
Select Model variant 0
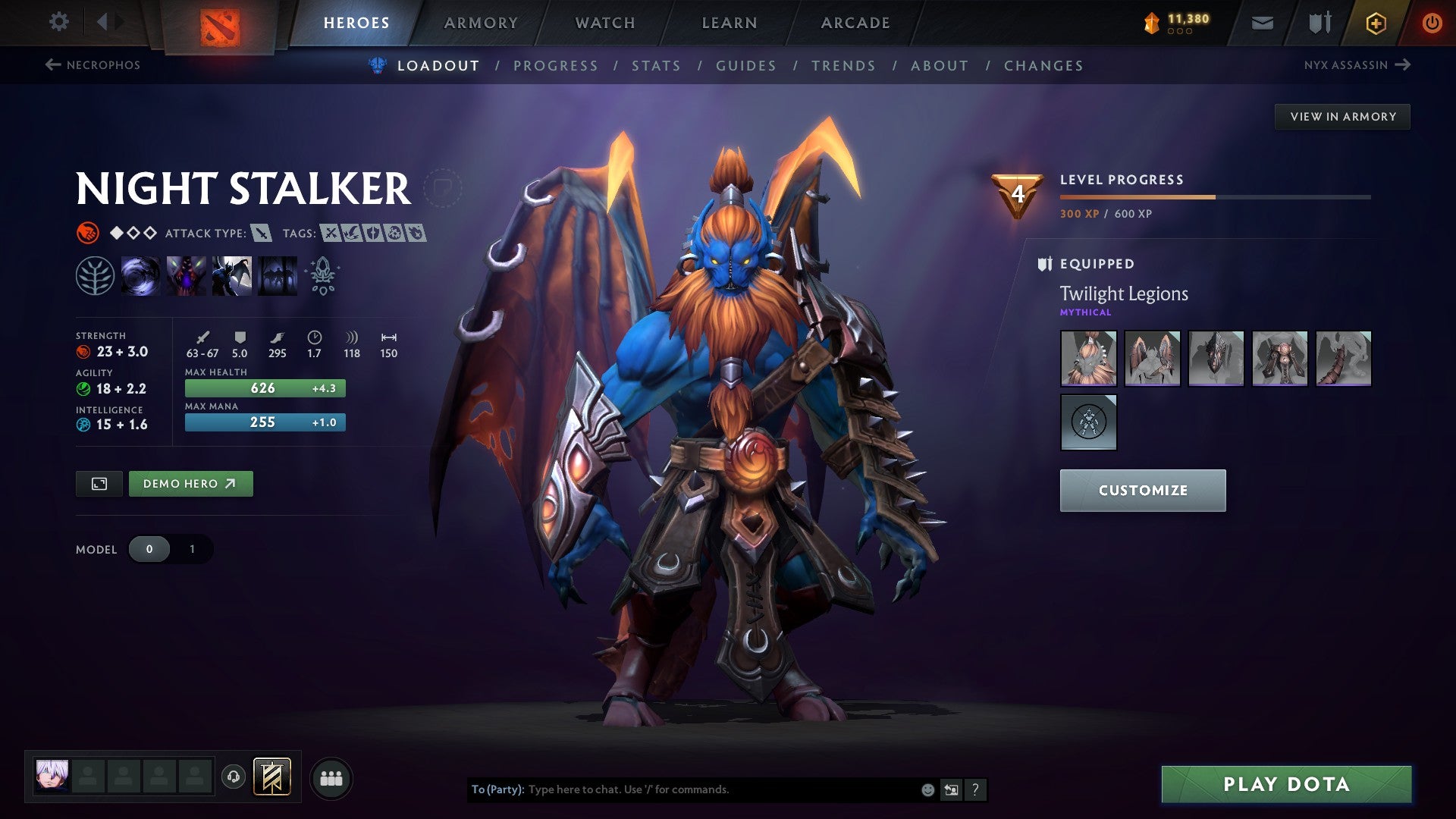pos(150,549)
